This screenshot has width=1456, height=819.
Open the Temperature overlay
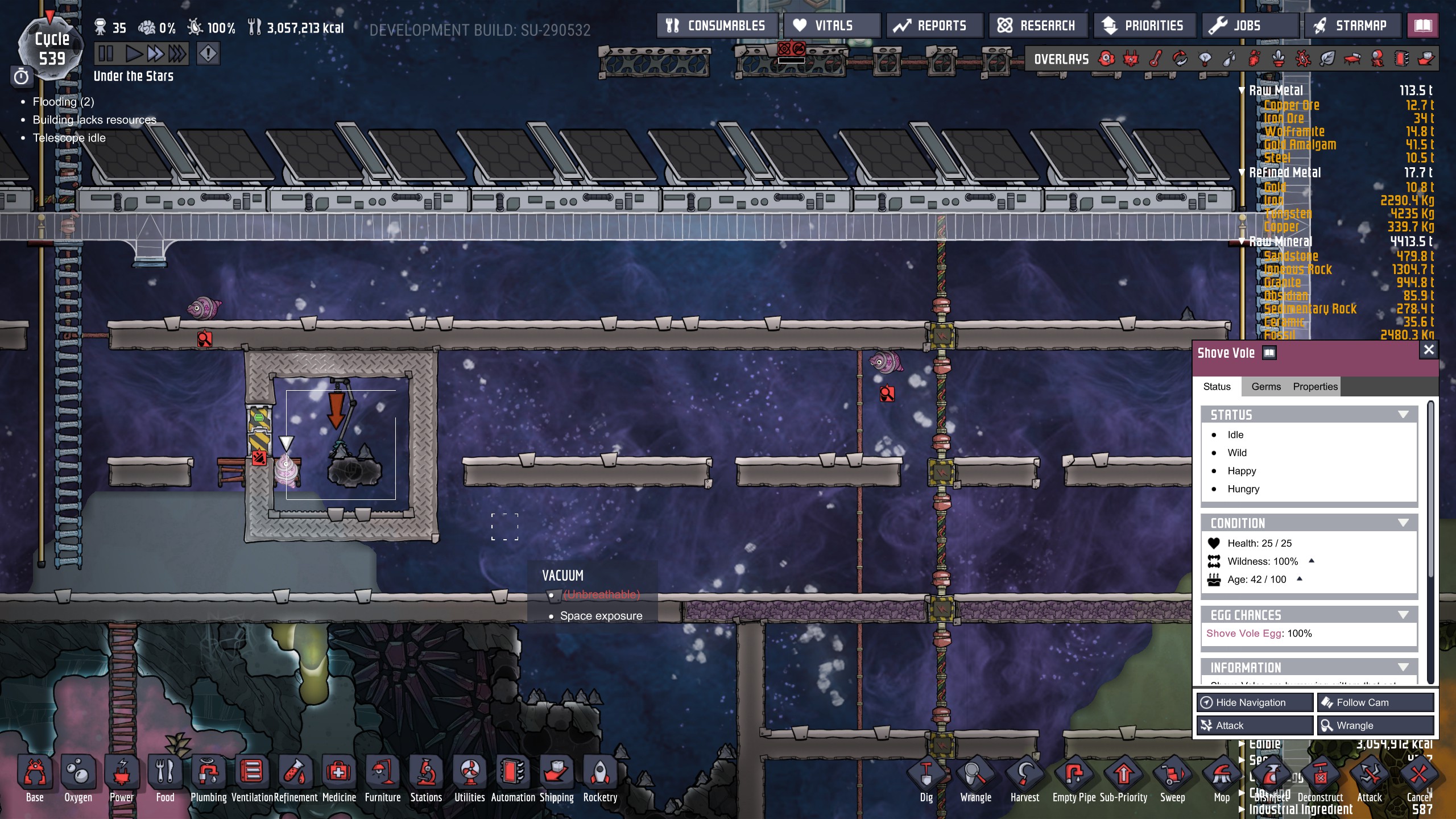[1156, 59]
